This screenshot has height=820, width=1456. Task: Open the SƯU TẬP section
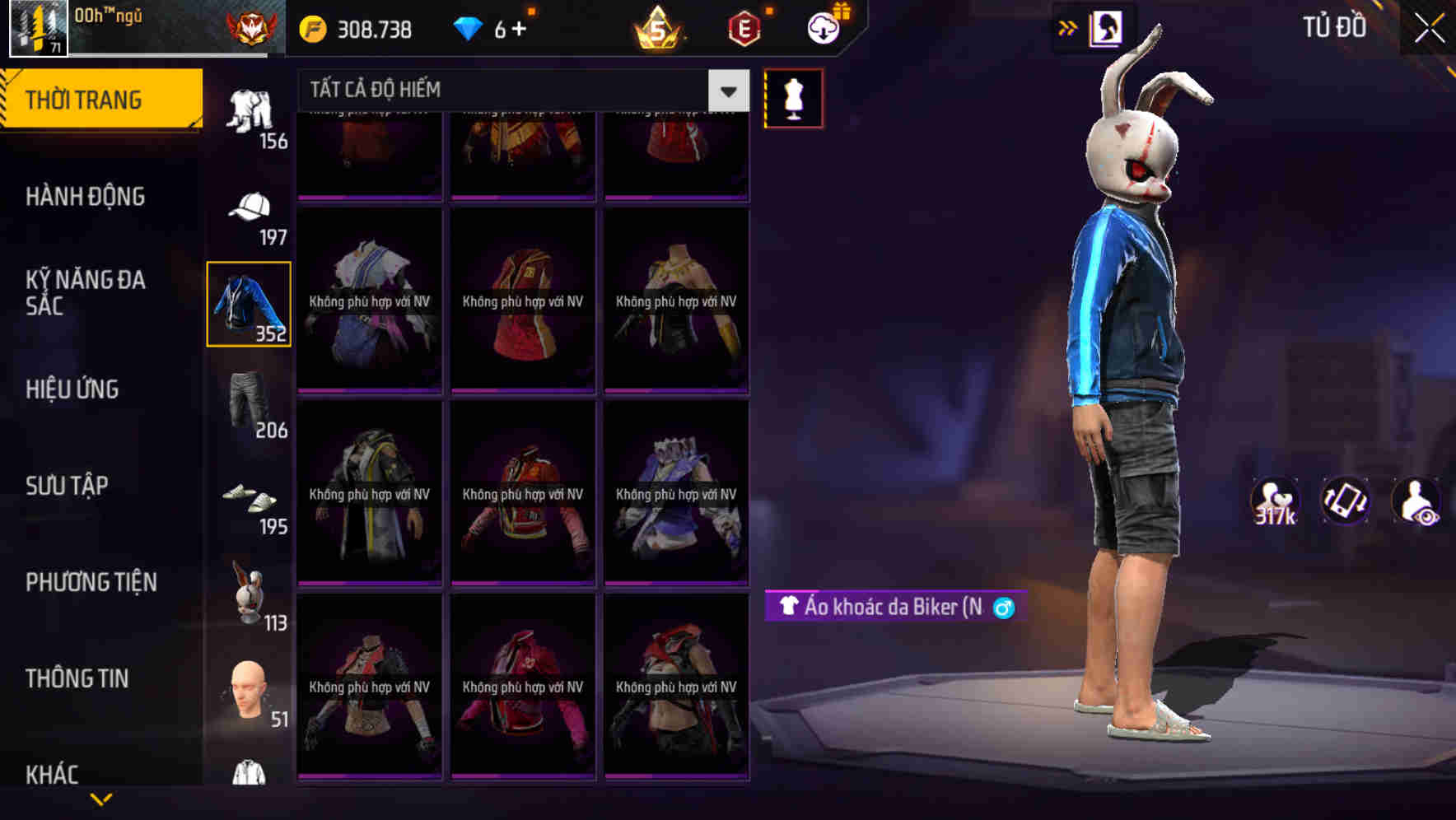[69, 486]
